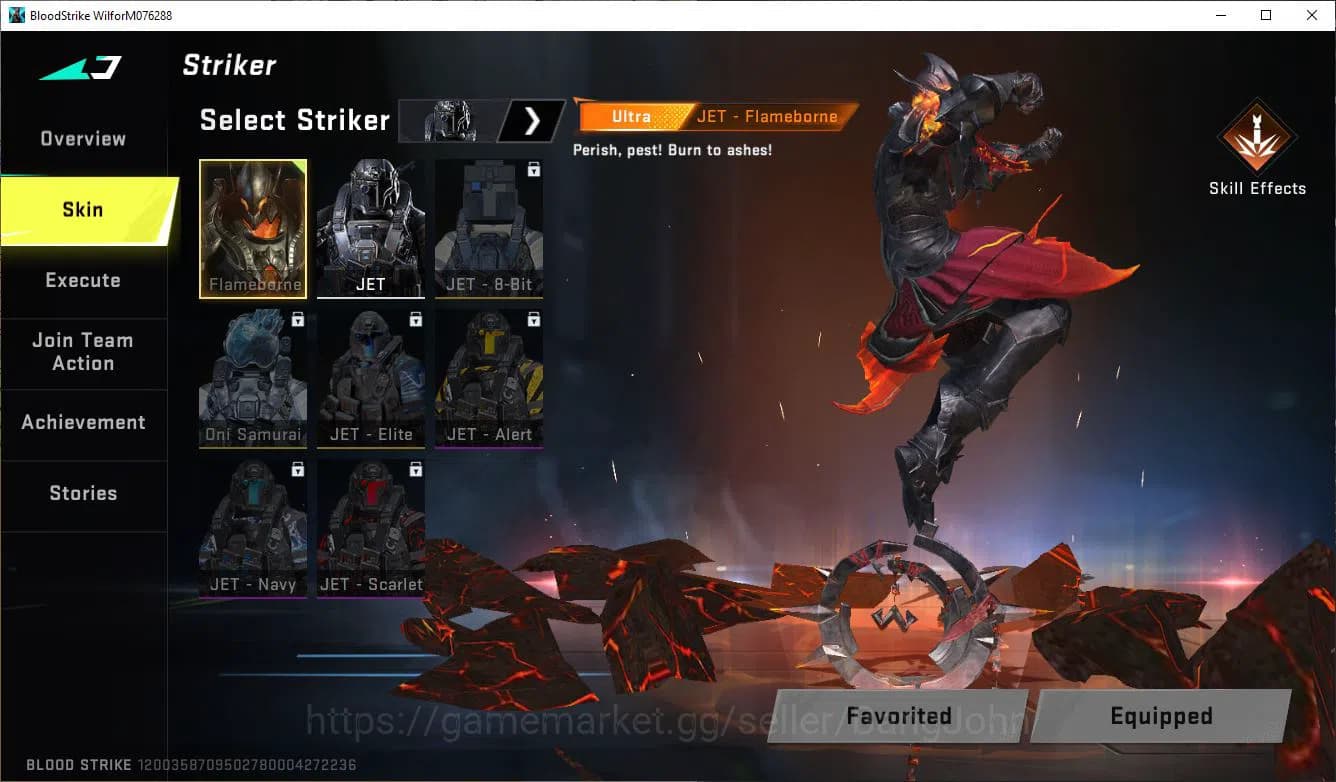Toggle the Favorited button
This screenshot has width=1336, height=782.
pos(898,716)
